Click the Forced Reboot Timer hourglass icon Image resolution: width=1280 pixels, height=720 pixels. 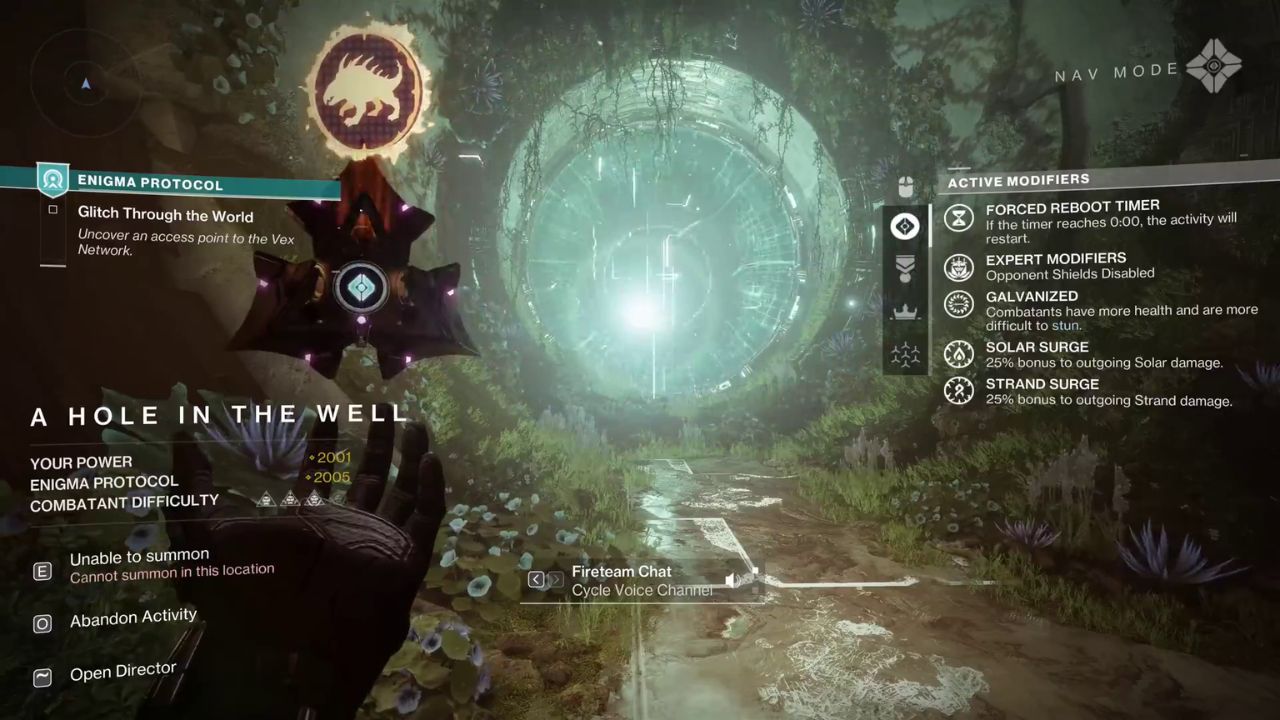tap(958, 218)
